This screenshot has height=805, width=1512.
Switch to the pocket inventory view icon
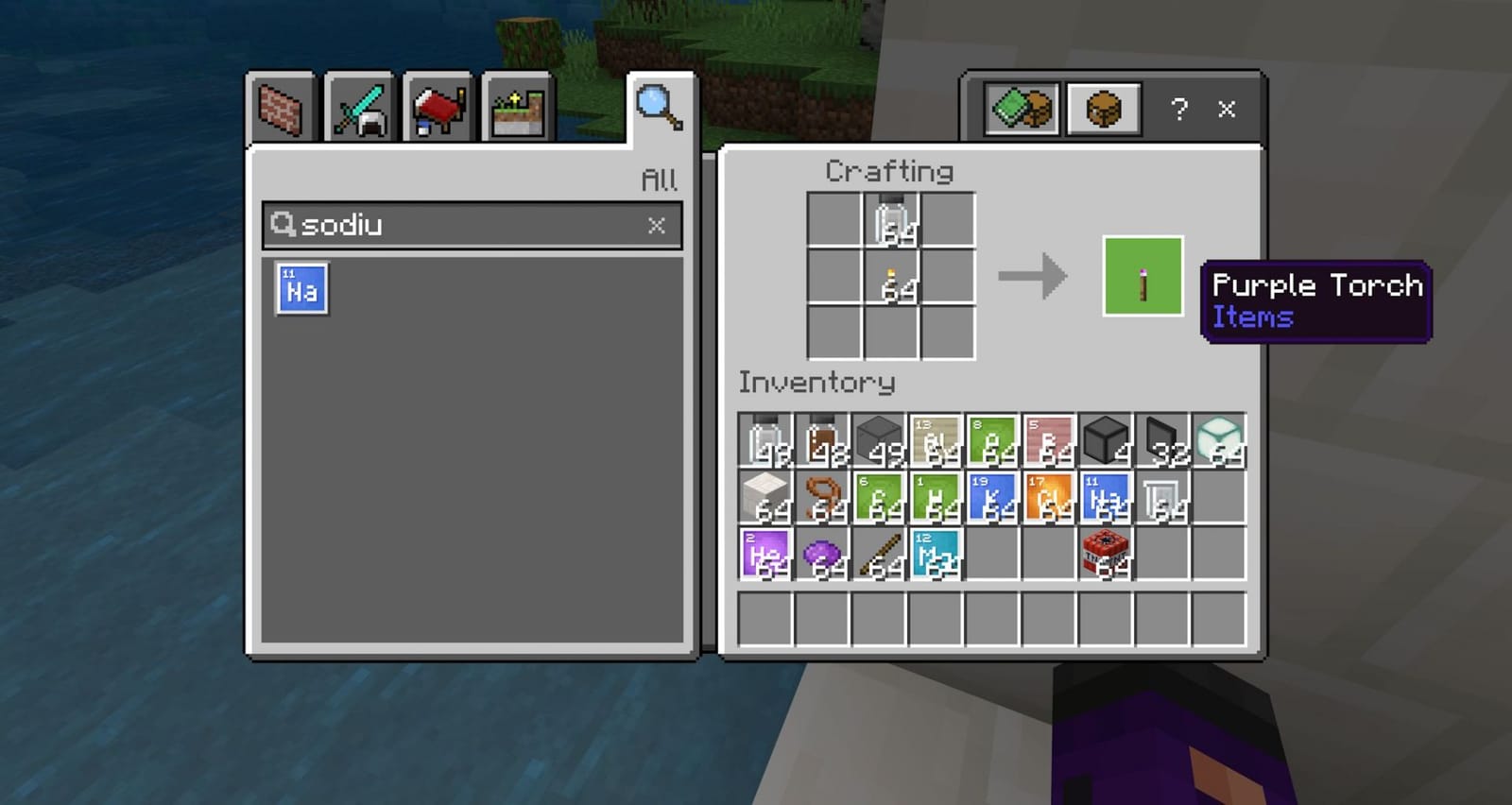click(x=1103, y=109)
